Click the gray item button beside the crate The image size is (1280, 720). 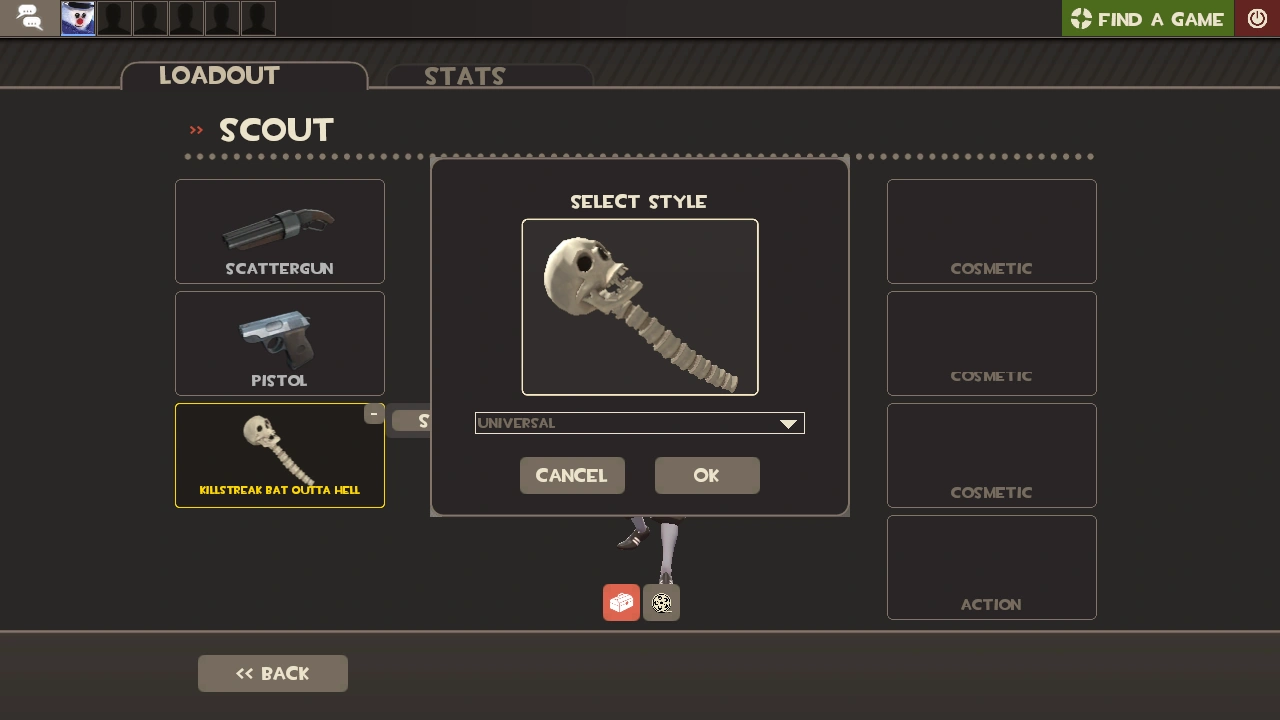pyautogui.click(x=661, y=602)
